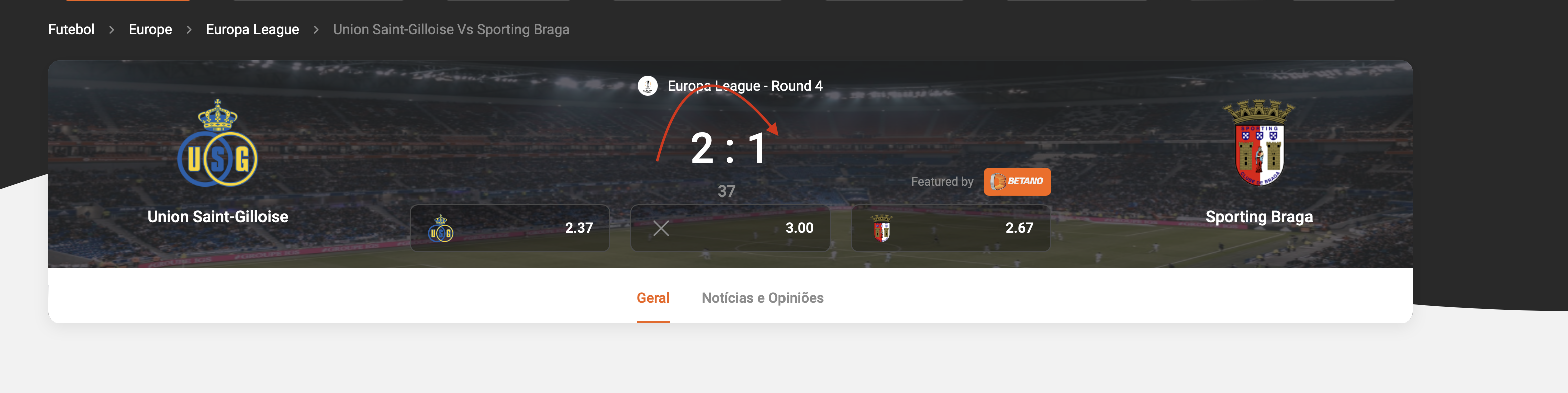Expand the Futebol breadcrumb section
This screenshot has width=1568, height=393.
tap(71, 29)
